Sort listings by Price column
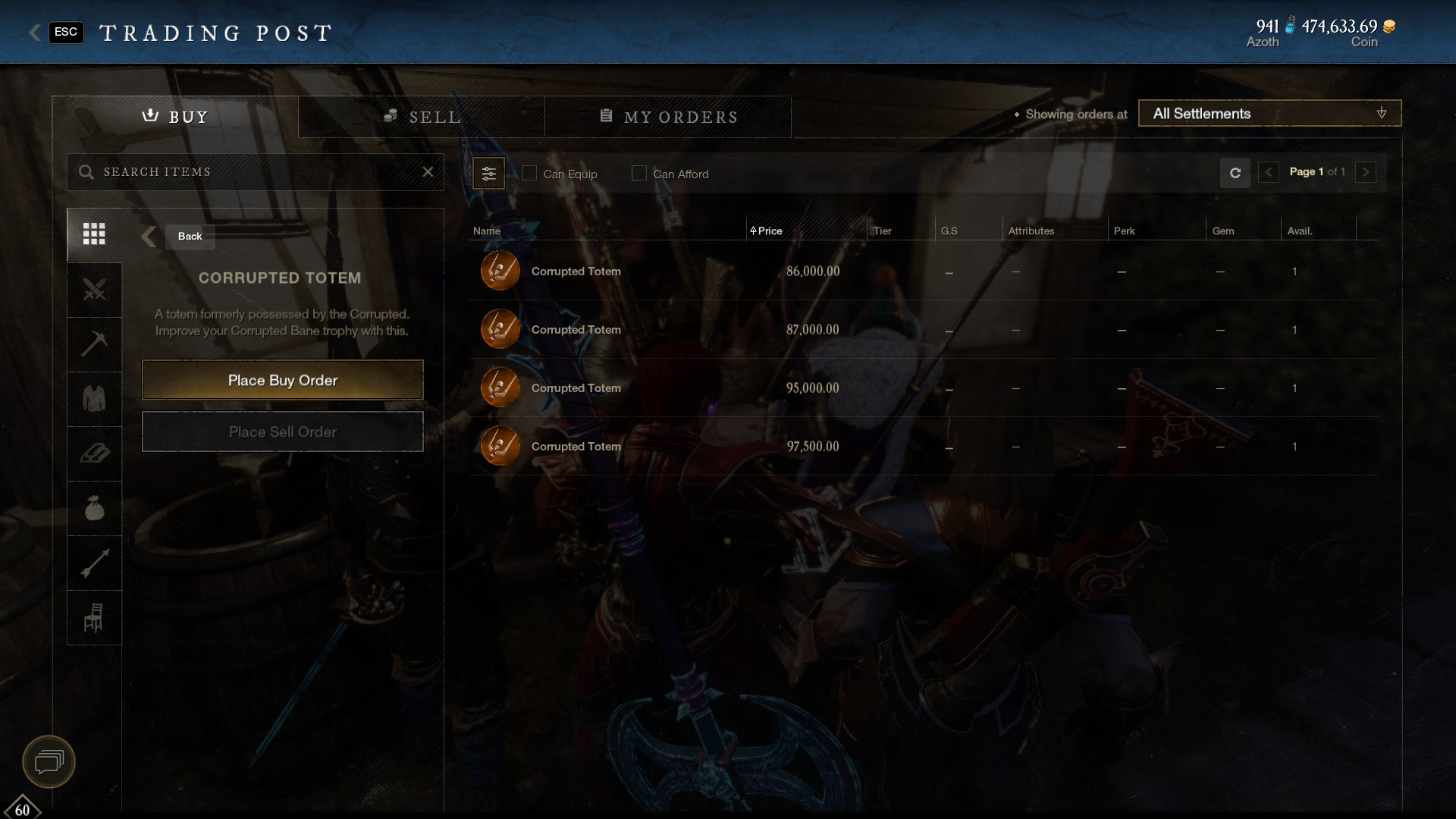Screen dimensions: 1456x819 768,231
